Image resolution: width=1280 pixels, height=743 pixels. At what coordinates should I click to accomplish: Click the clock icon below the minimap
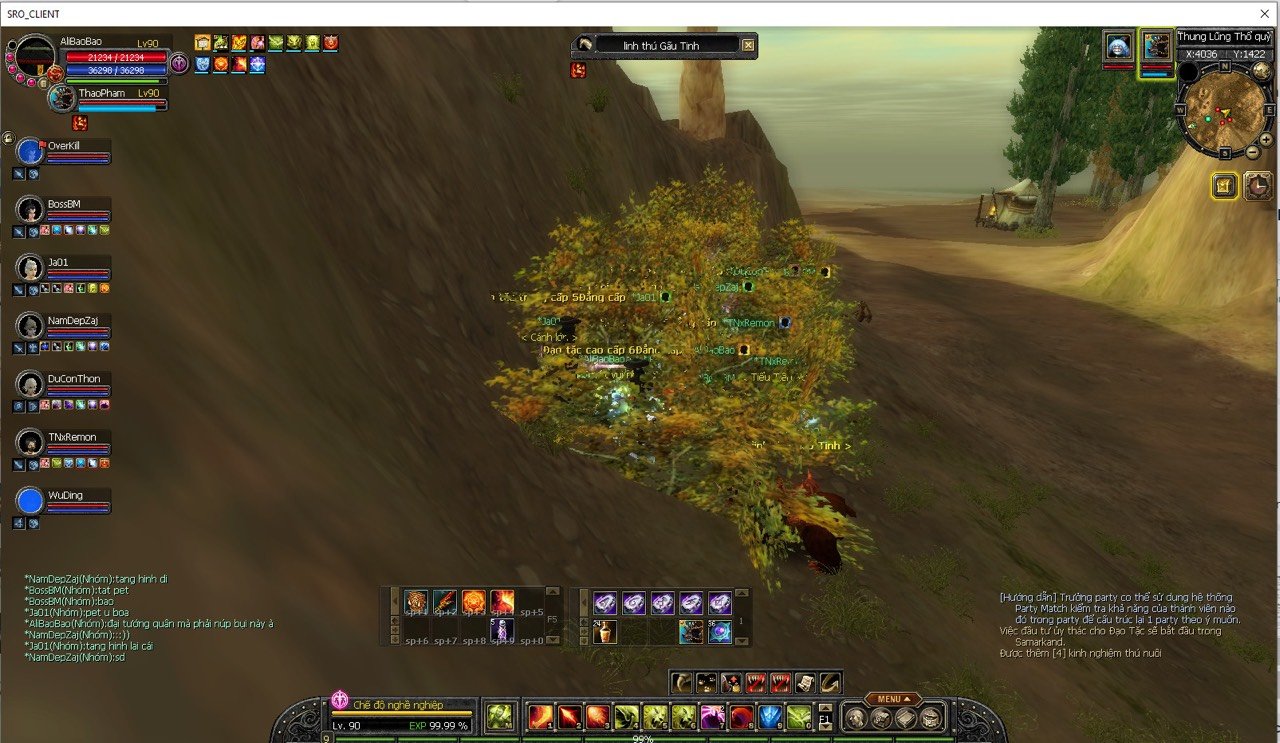pos(1257,186)
